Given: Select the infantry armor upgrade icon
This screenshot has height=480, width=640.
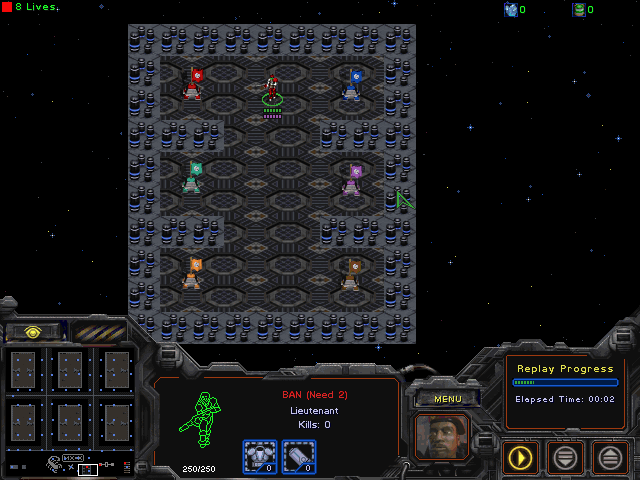Looking at the screenshot, I should tap(259, 456).
